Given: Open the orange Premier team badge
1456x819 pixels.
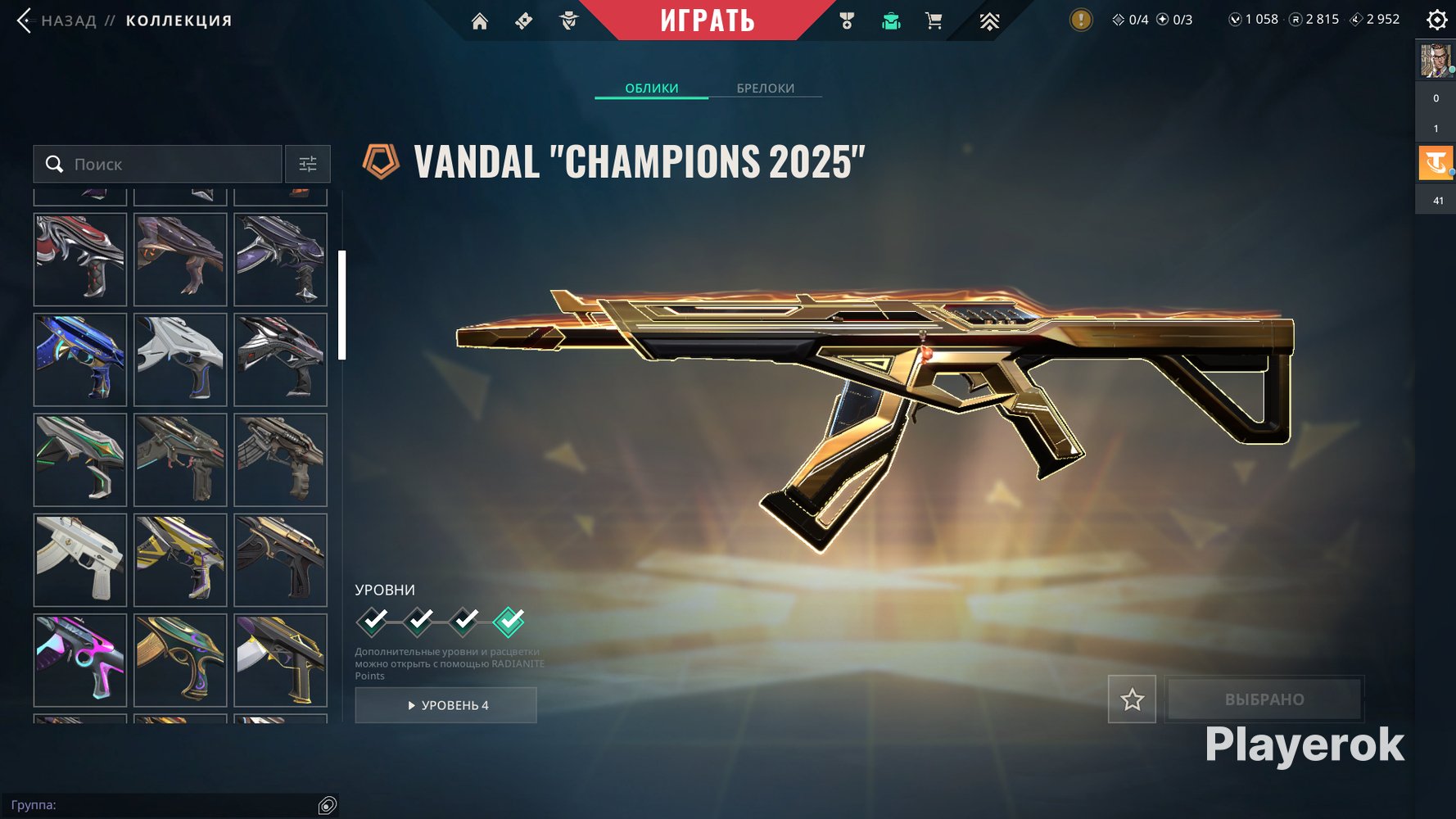Looking at the screenshot, I should click(x=1435, y=163).
